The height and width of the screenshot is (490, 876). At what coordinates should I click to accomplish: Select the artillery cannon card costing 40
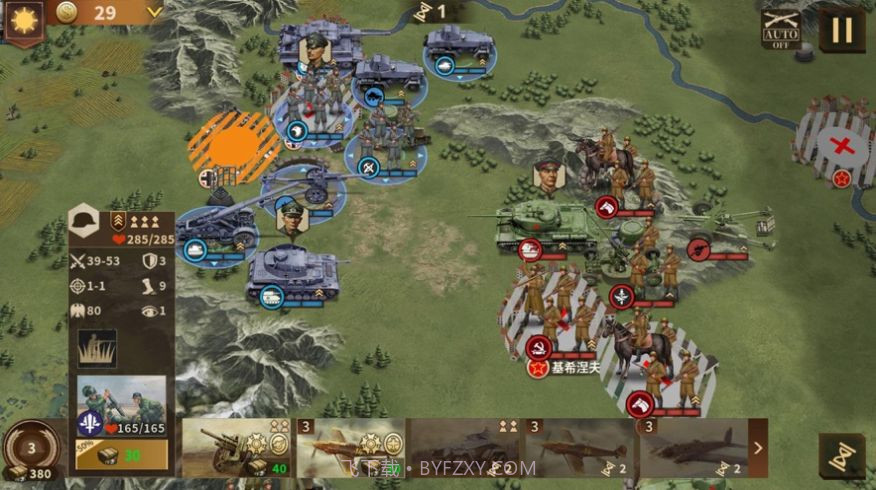pos(236,447)
